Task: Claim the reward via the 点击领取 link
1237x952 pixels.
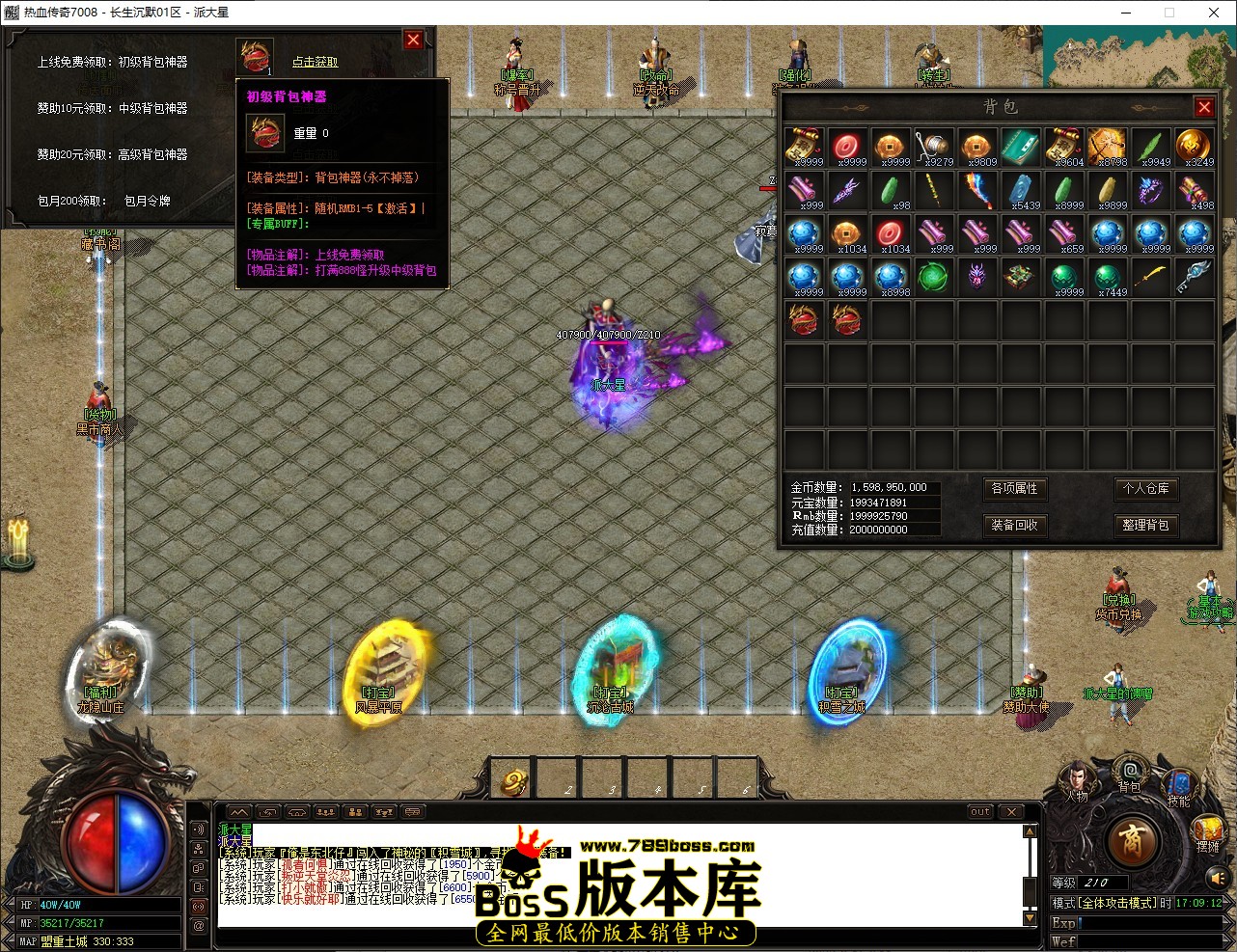Action: [x=314, y=60]
